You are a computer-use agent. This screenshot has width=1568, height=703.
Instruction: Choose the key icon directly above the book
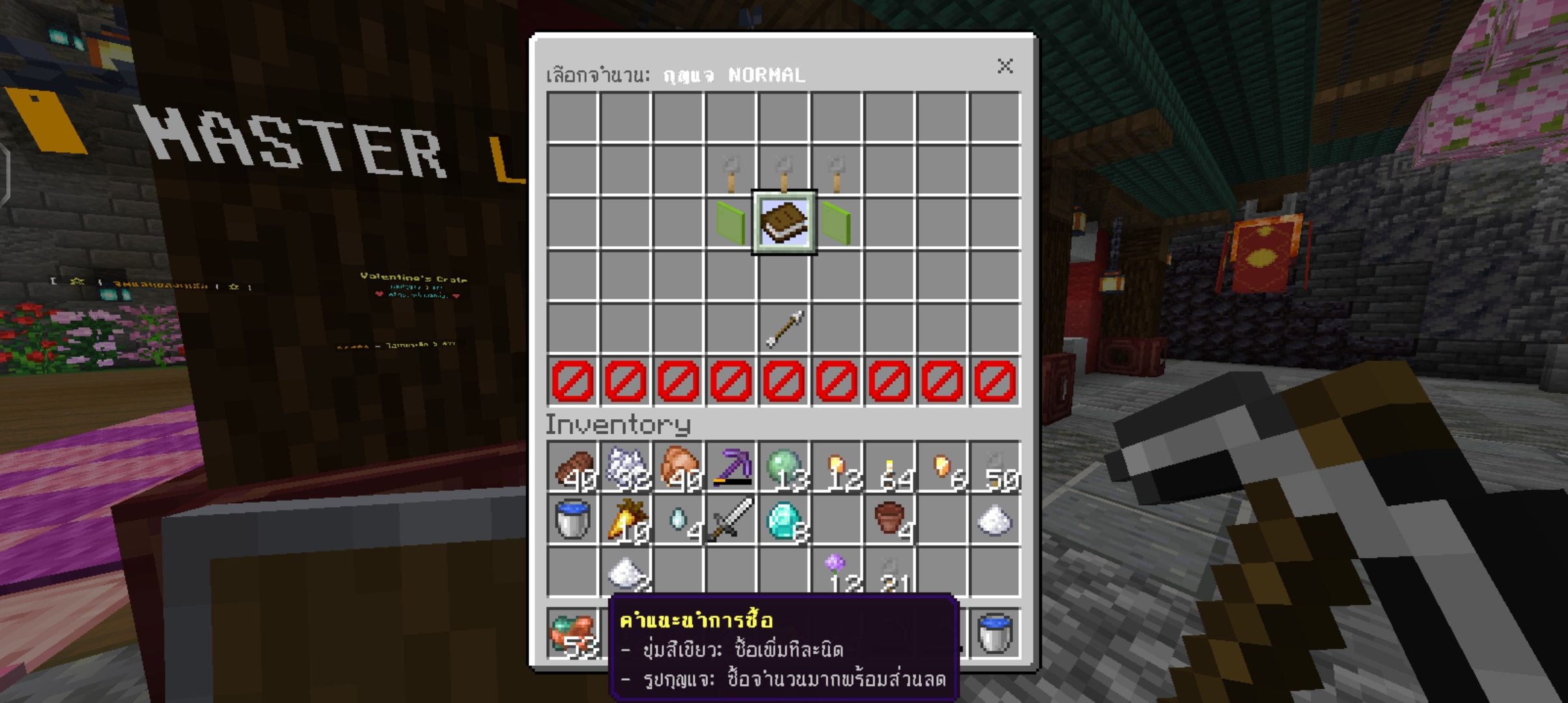point(784,172)
